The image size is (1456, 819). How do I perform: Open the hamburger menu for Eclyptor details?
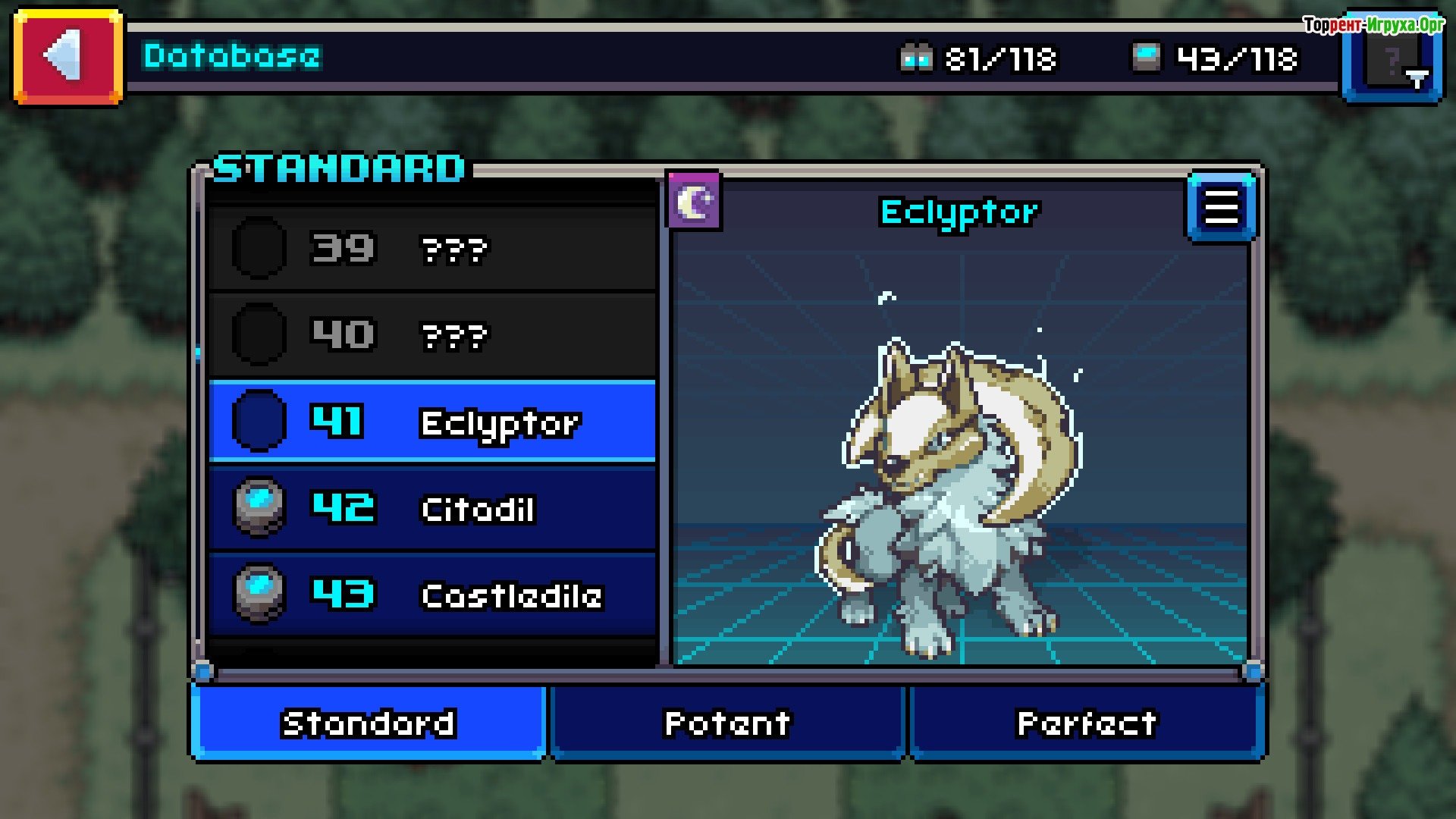[x=1221, y=207]
